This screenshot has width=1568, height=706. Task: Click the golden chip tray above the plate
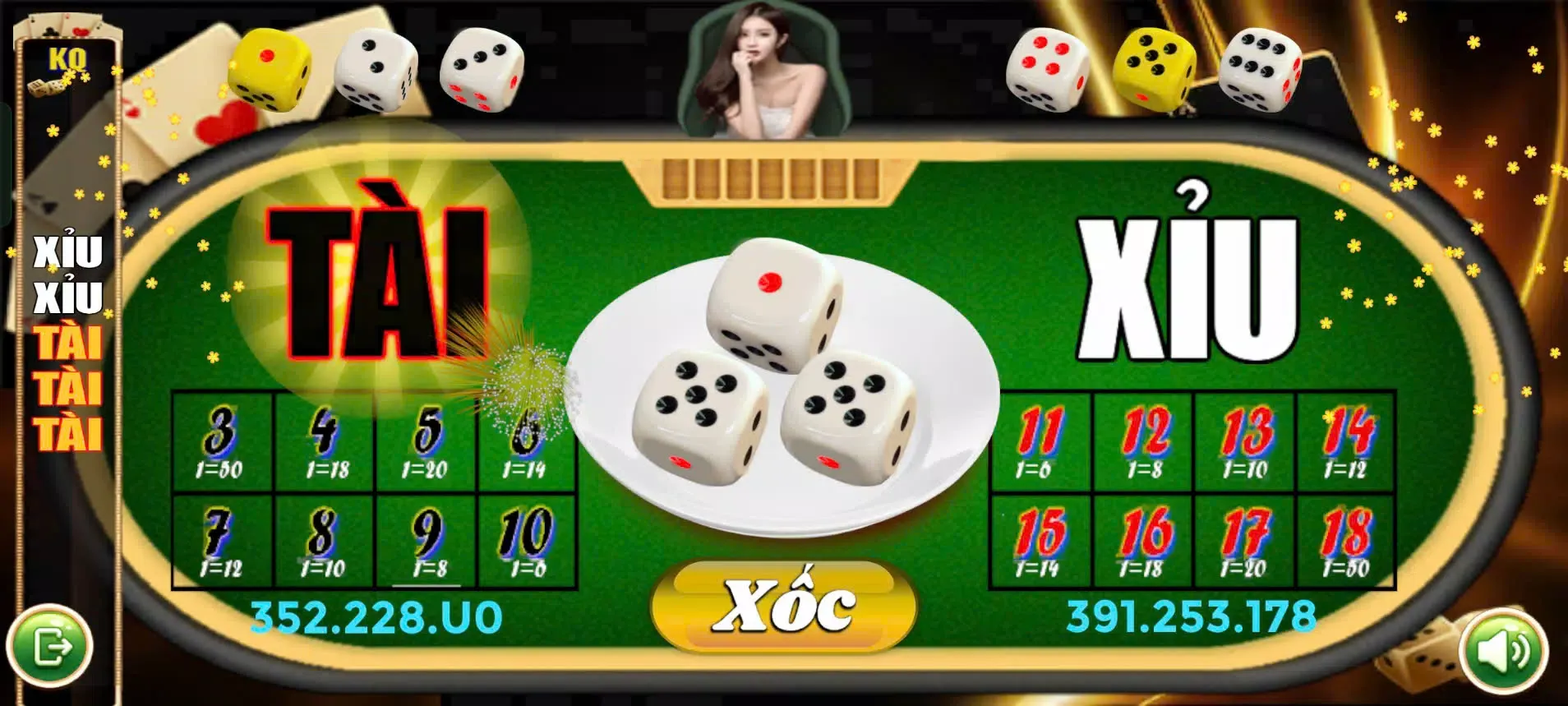[771, 179]
